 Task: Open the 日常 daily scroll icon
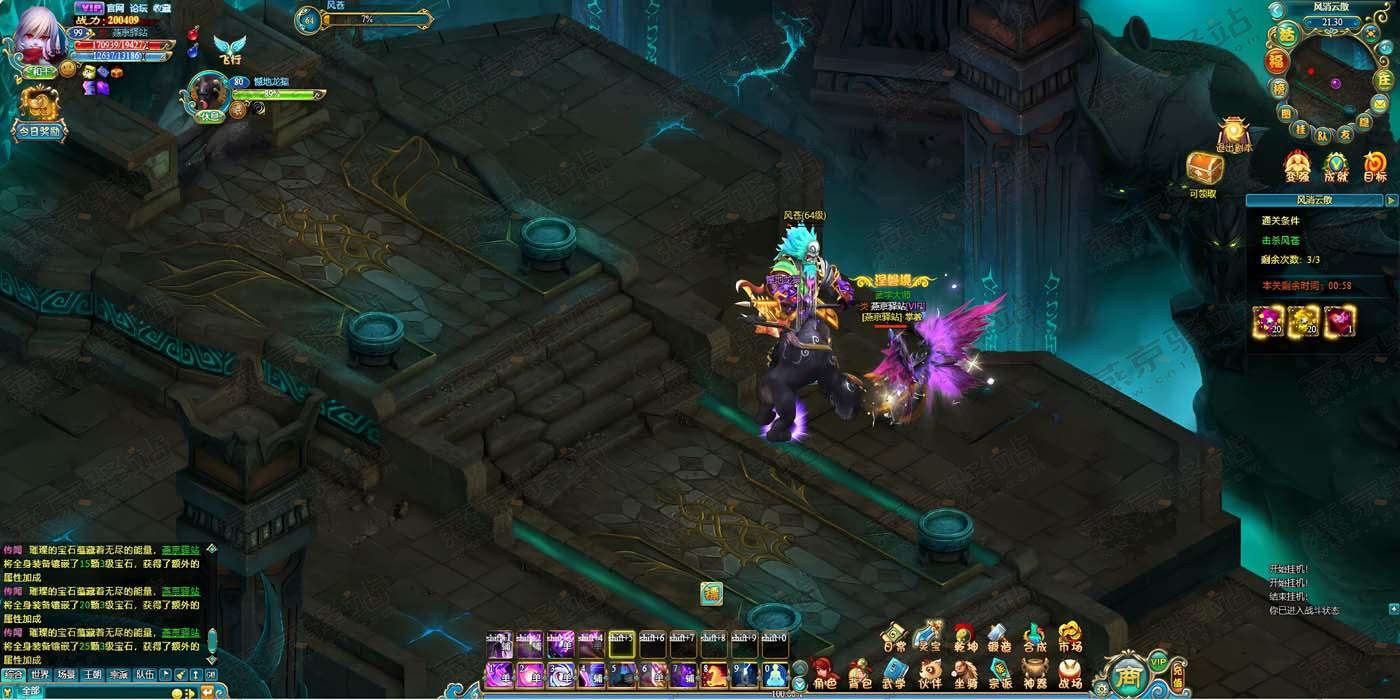[x=895, y=637]
